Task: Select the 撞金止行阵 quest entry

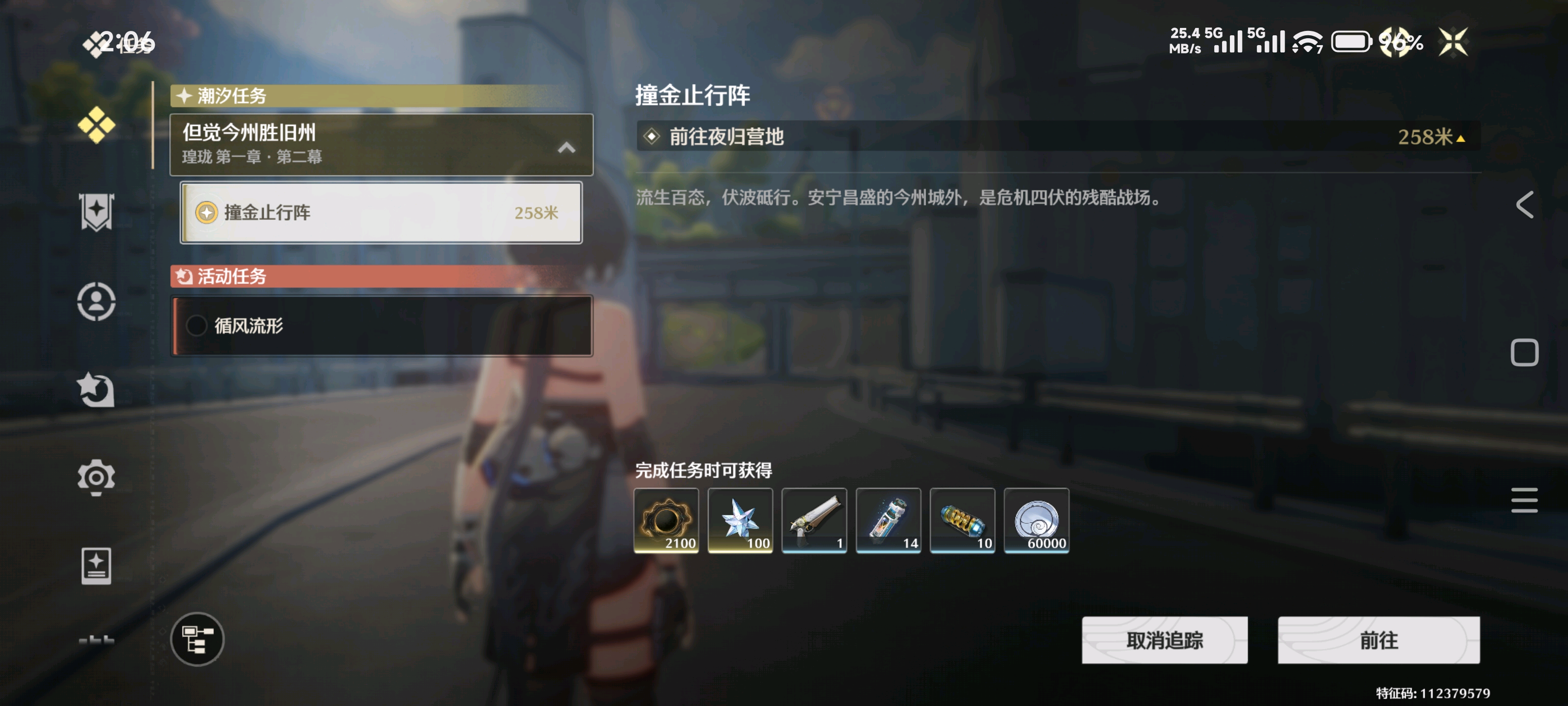Action: tap(381, 213)
